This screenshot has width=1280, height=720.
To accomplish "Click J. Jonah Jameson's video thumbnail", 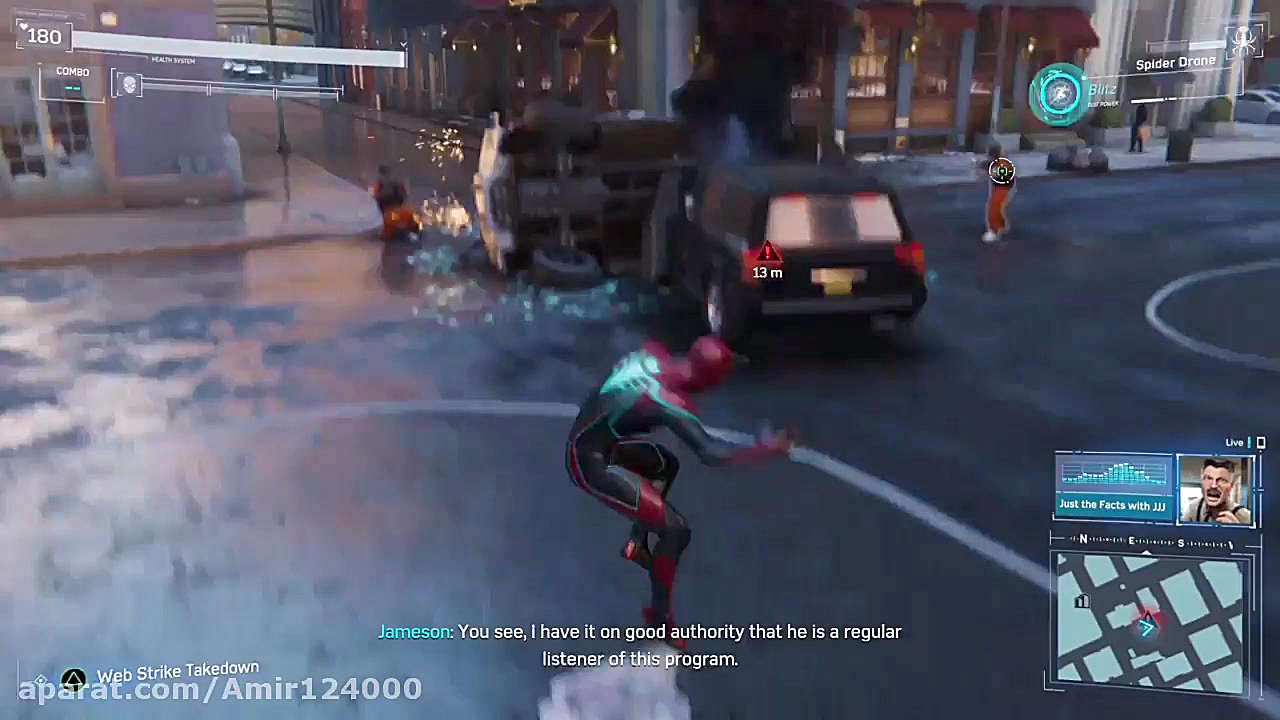I will coord(1216,487).
